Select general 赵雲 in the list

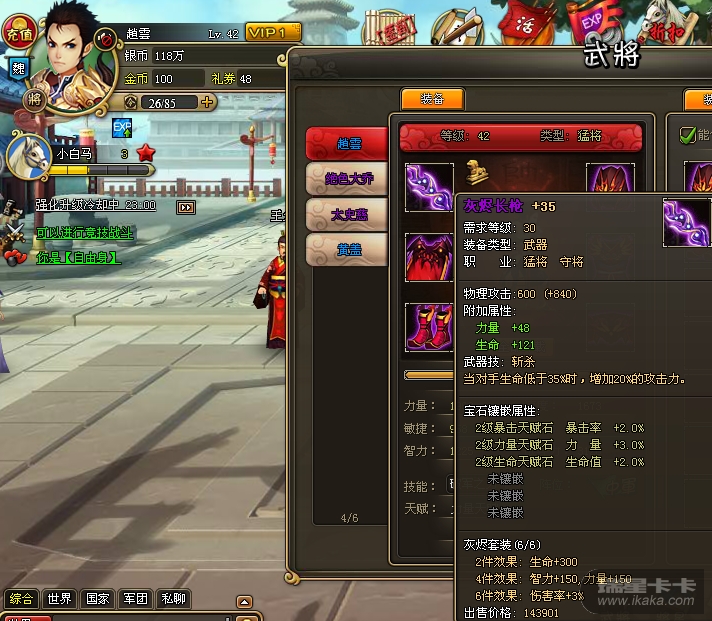tap(346, 145)
